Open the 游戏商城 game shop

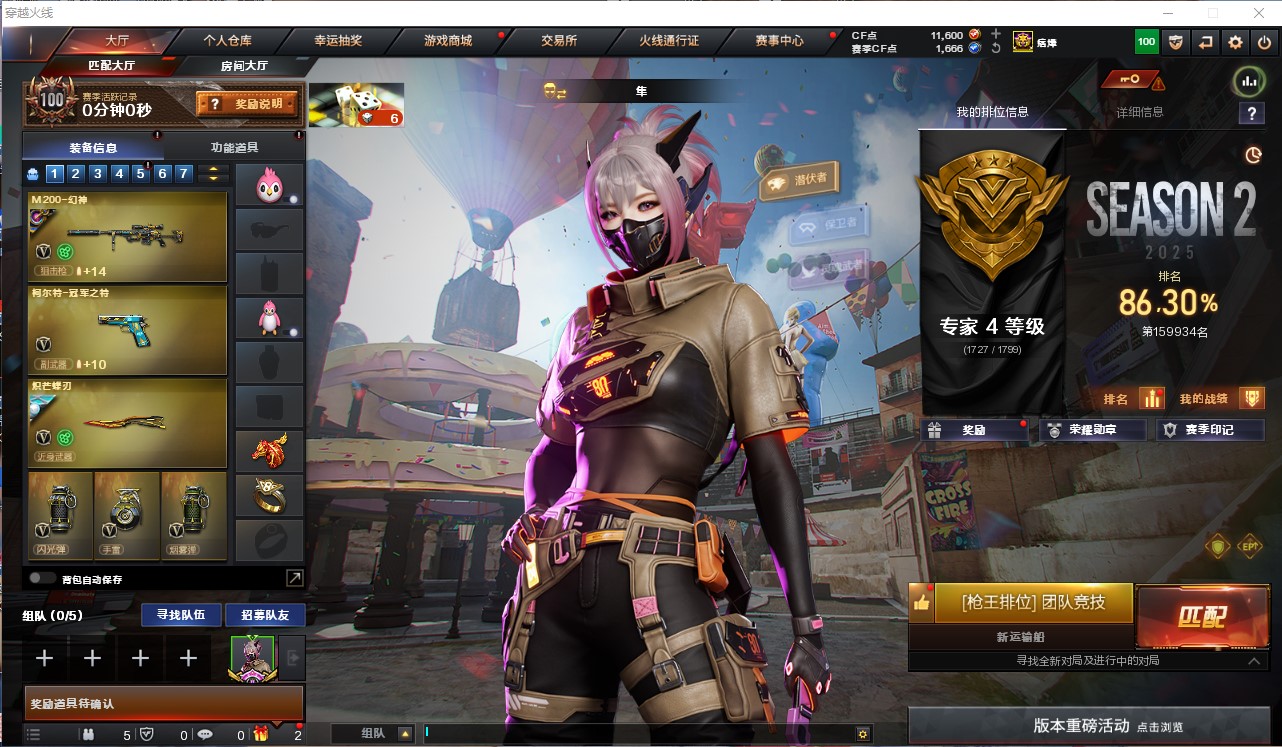(447, 41)
